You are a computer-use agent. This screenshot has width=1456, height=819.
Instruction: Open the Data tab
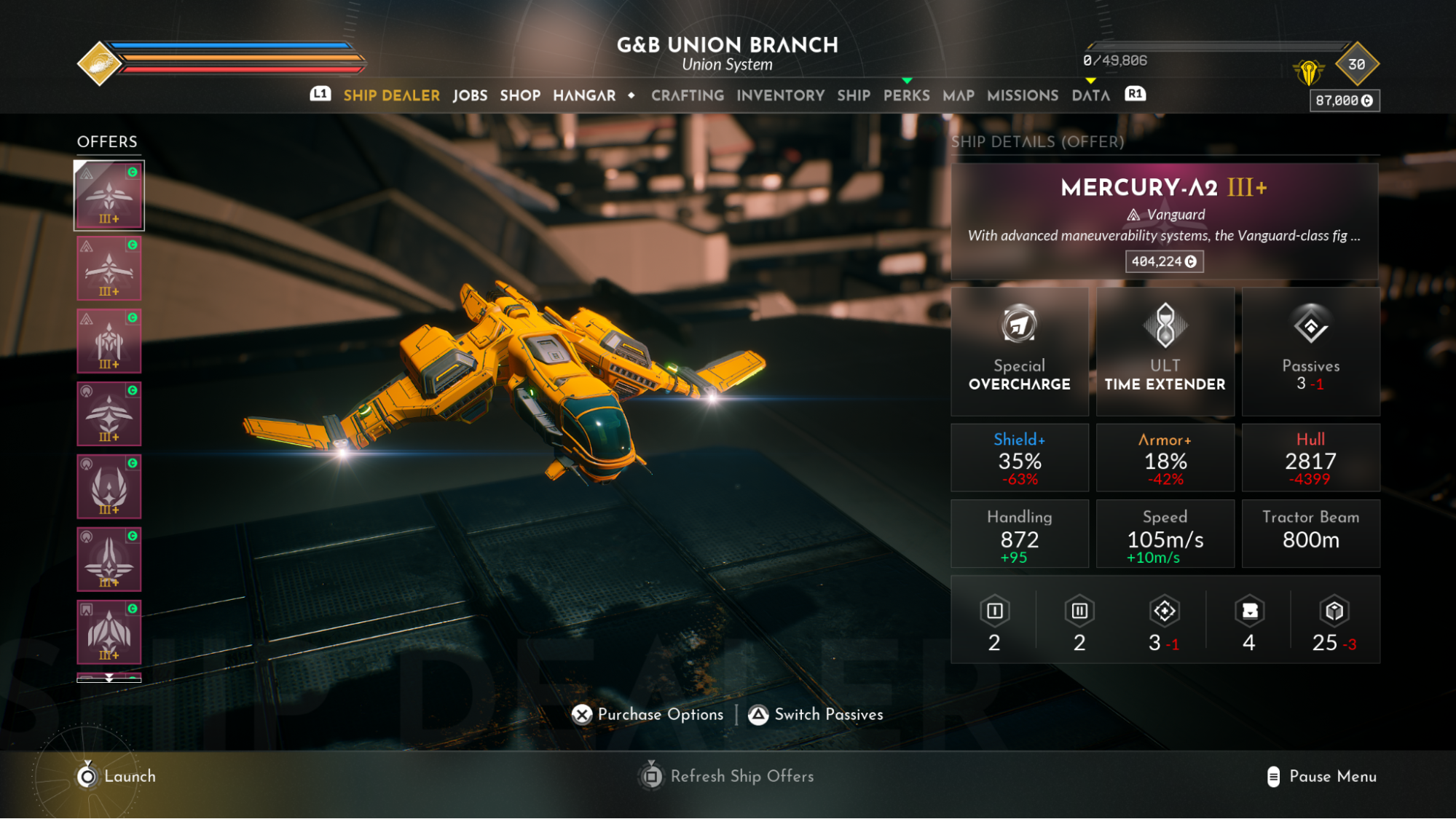[x=1090, y=95]
